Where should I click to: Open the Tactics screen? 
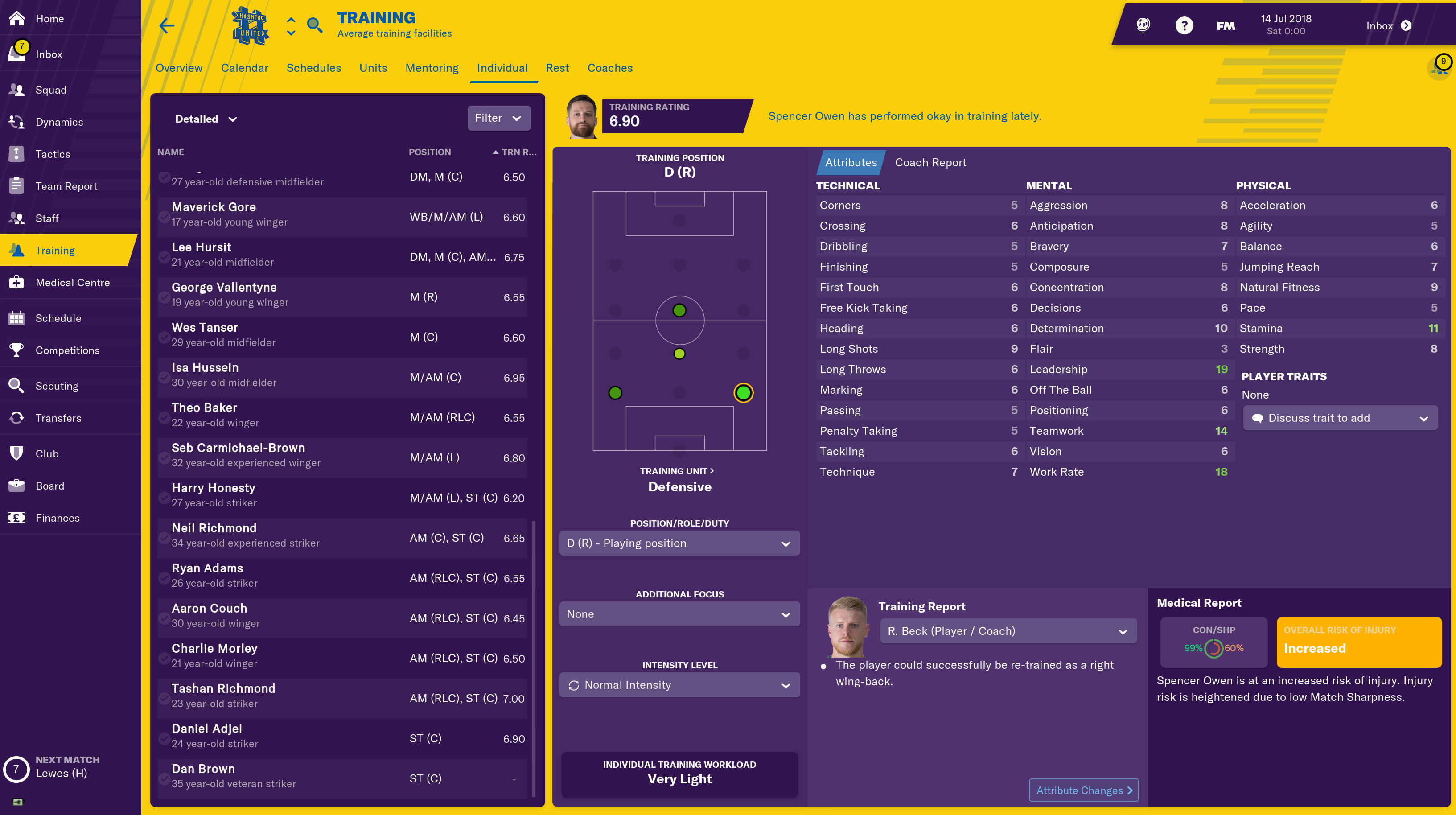53,154
